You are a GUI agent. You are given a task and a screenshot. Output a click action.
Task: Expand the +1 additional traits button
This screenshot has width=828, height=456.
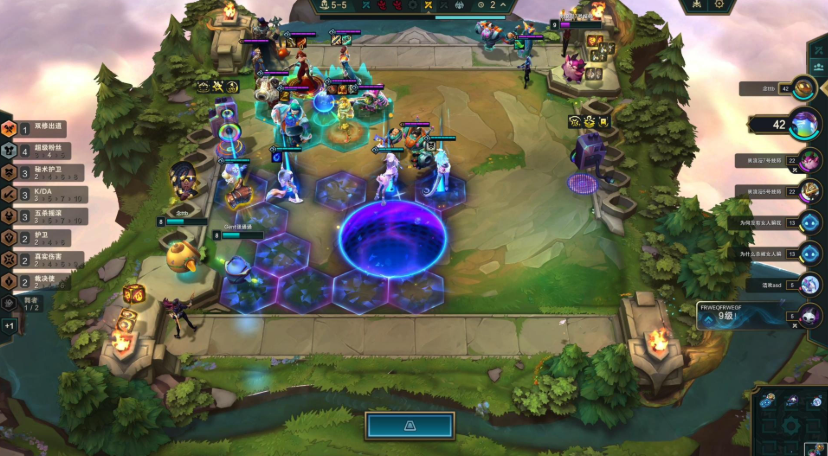coord(9,326)
